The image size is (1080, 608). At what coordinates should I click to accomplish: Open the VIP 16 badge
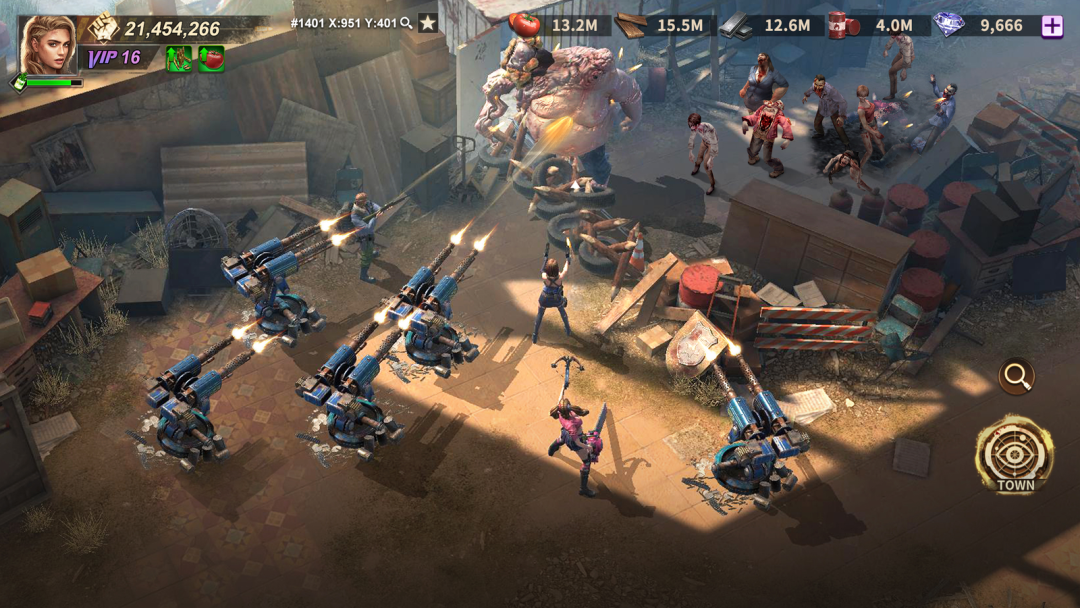(114, 58)
